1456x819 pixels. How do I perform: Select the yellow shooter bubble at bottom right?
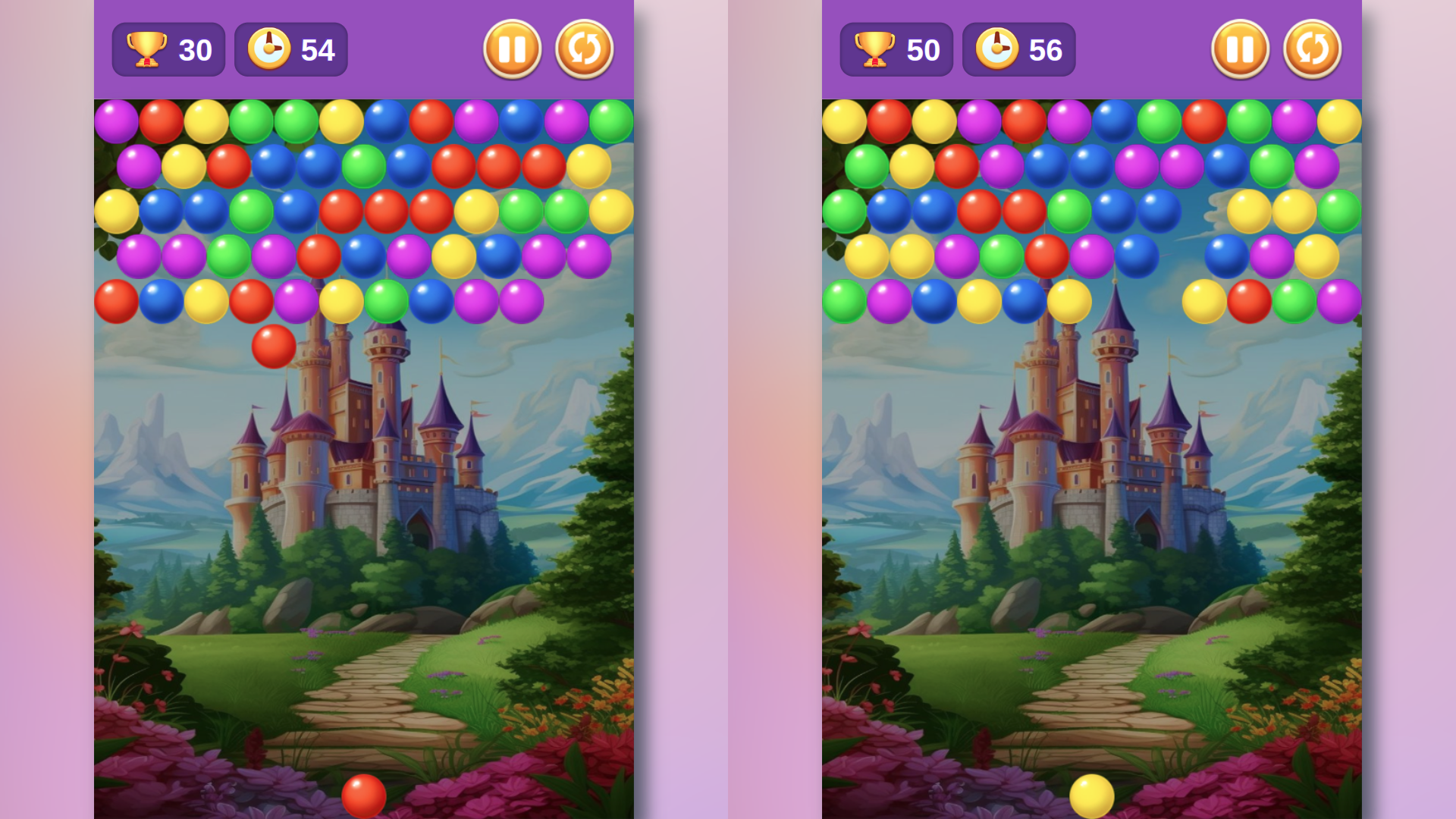click(x=1092, y=795)
